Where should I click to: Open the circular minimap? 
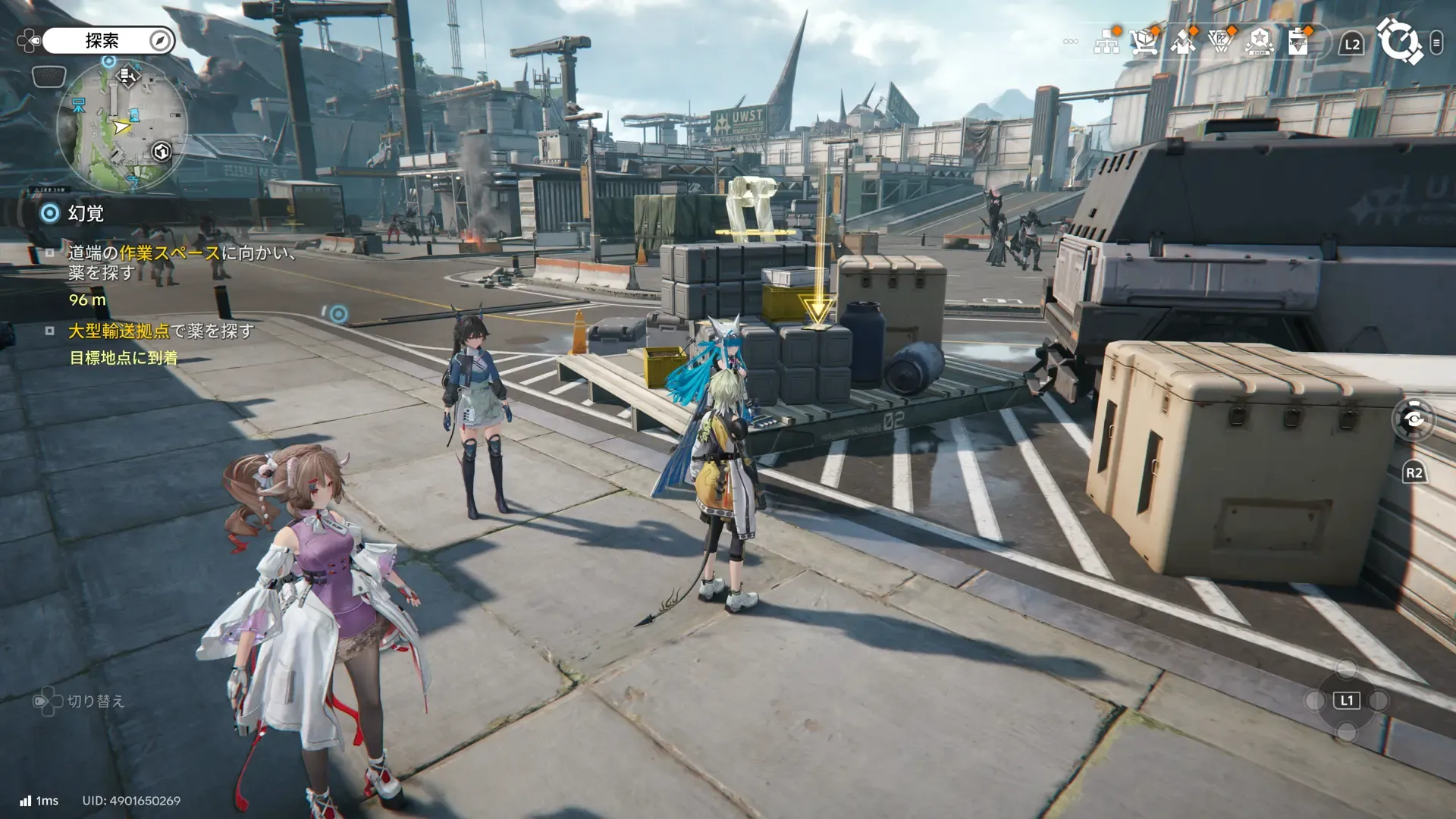[121, 126]
